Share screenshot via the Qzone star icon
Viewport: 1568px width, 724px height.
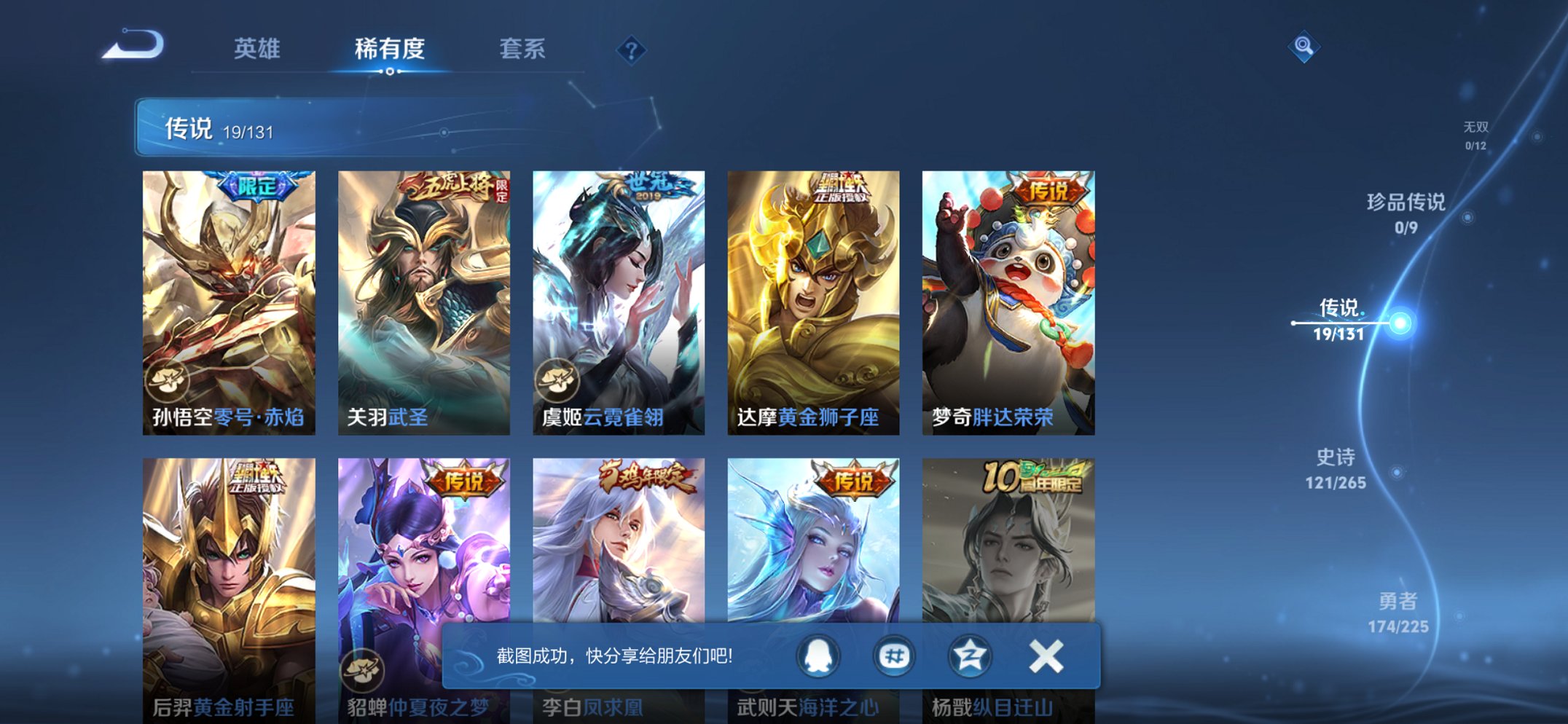point(969,655)
